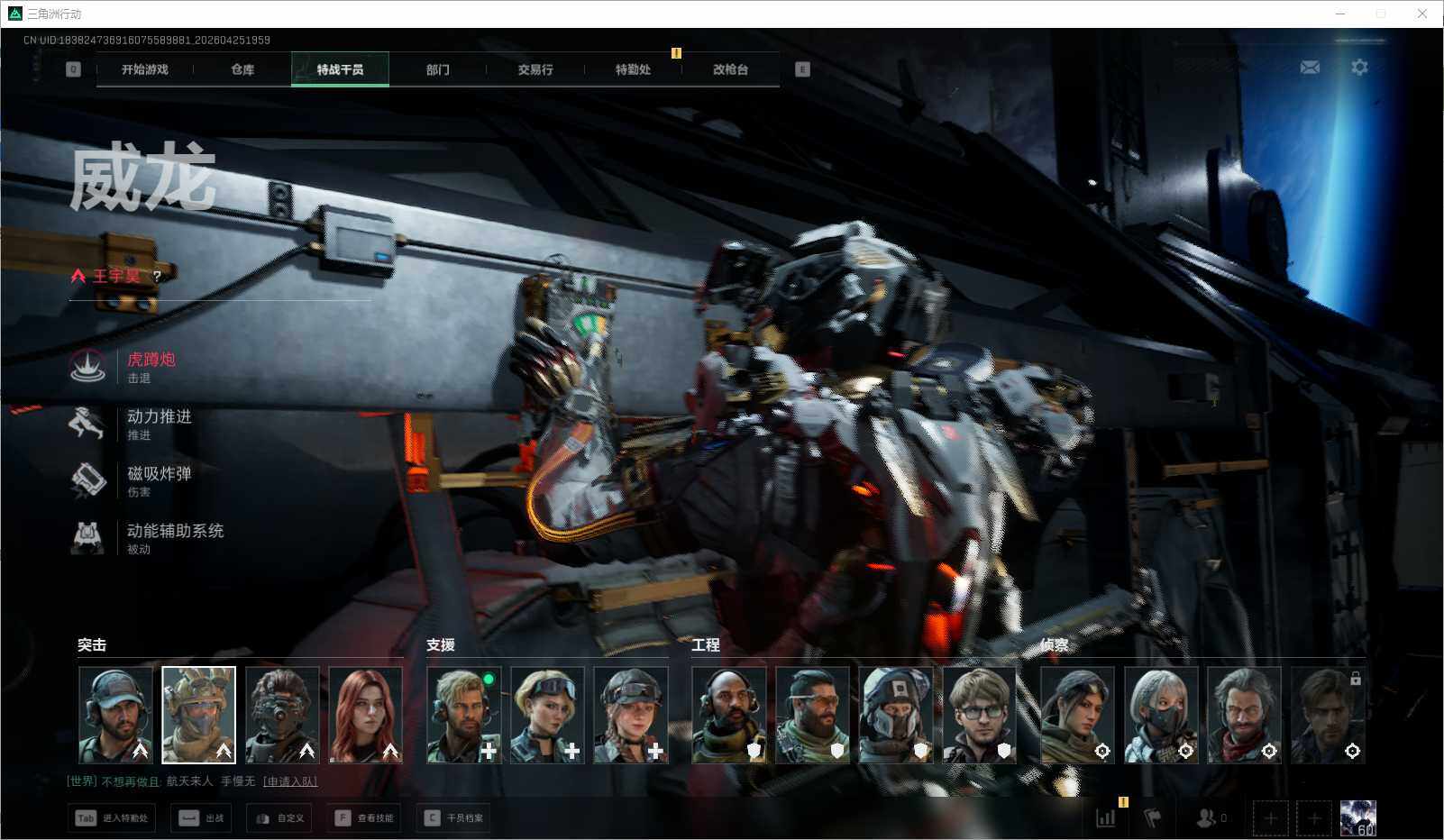Open the mail envelope icon
The width and height of the screenshot is (1444, 840).
click(1310, 68)
